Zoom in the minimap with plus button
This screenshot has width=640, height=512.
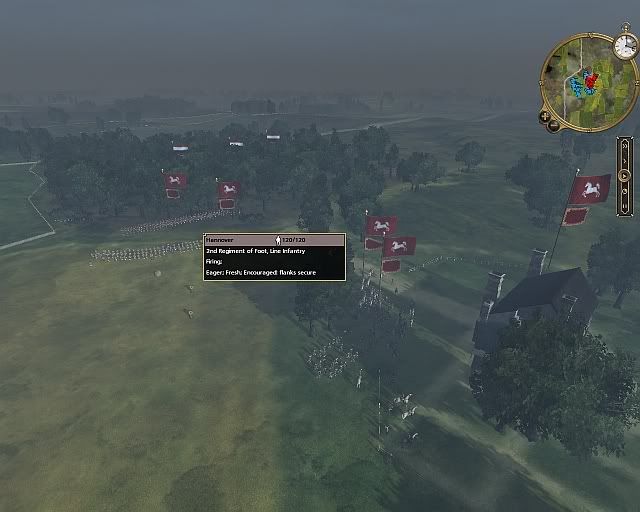(x=545, y=116)
